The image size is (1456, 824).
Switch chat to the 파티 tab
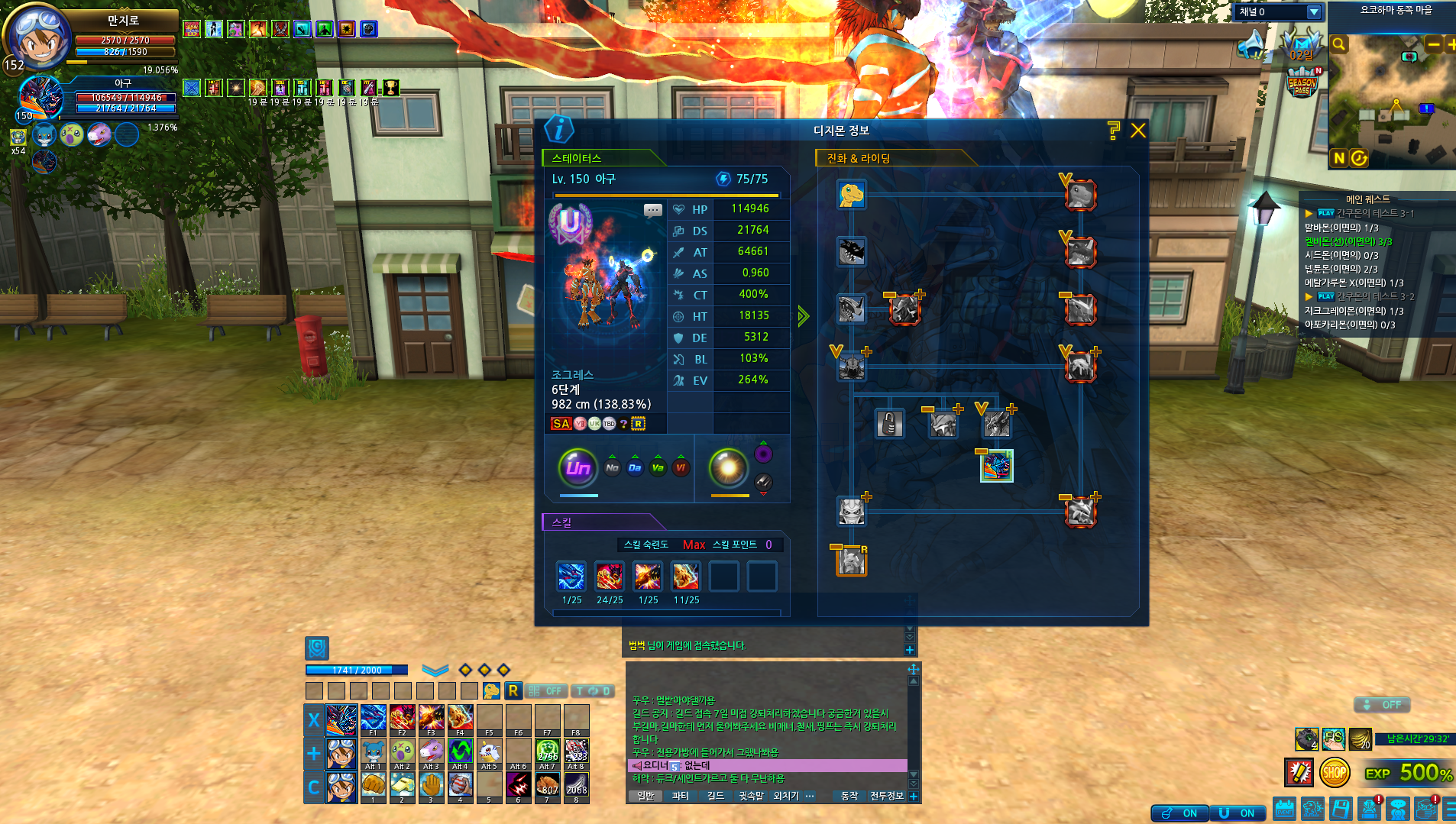tap(680, 796)
